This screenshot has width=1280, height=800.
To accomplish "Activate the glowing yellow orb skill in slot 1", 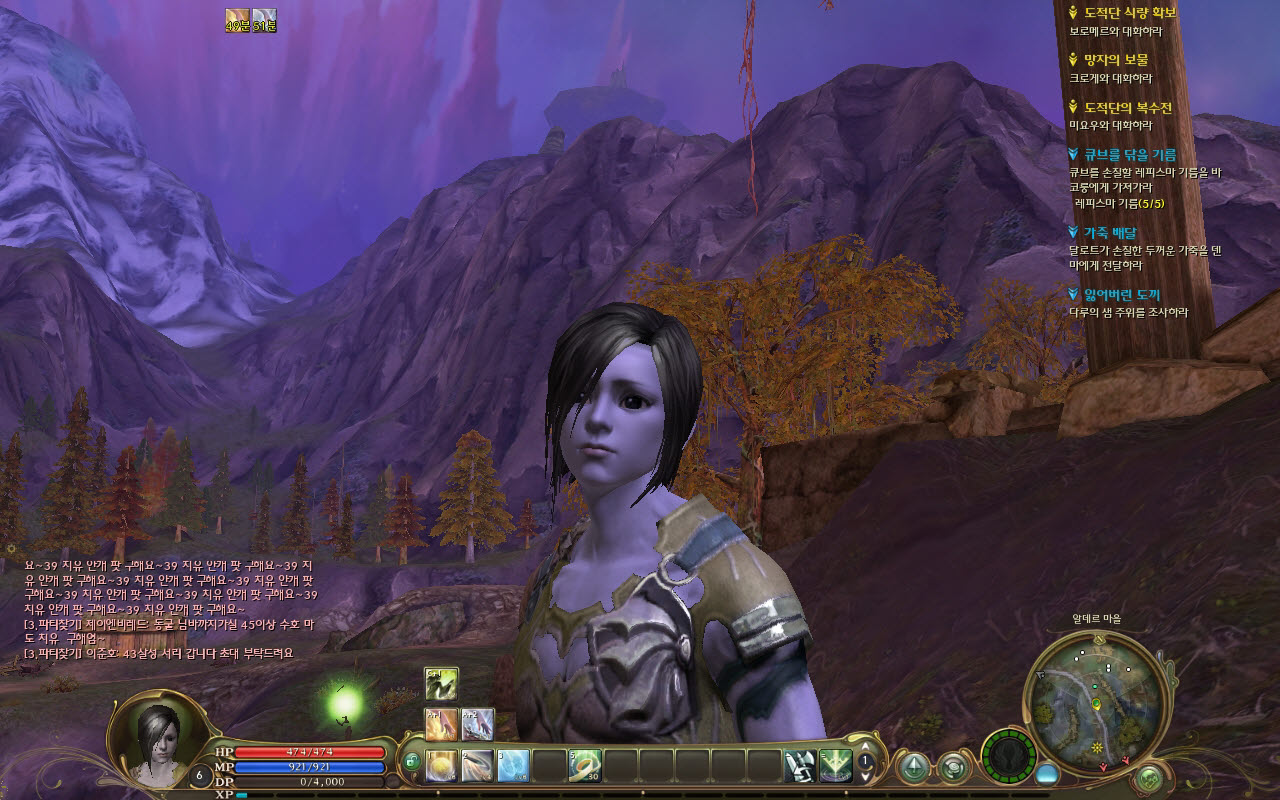I will (x=441, y=766).
